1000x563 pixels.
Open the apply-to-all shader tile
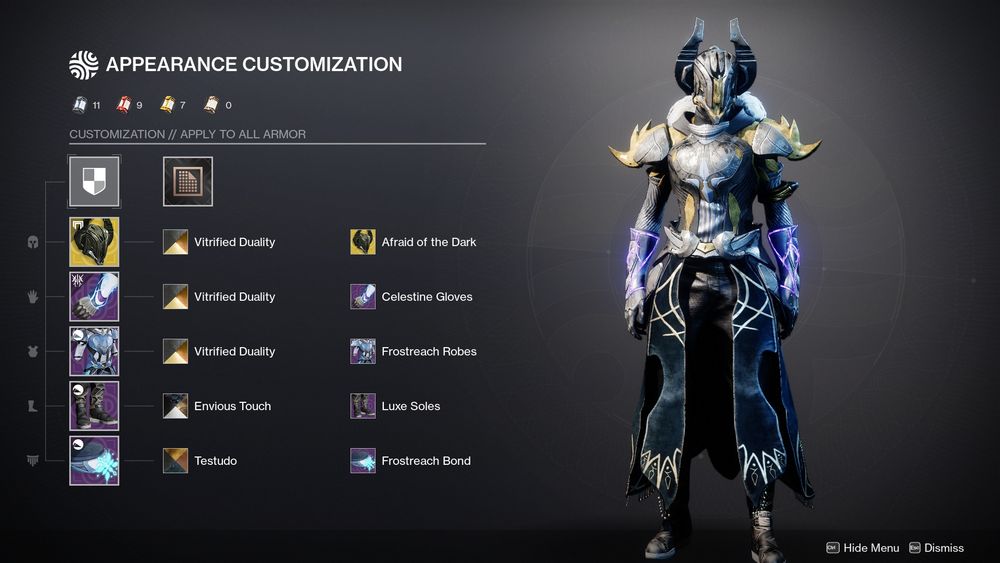pyautogui.click(x=188, y=181)
